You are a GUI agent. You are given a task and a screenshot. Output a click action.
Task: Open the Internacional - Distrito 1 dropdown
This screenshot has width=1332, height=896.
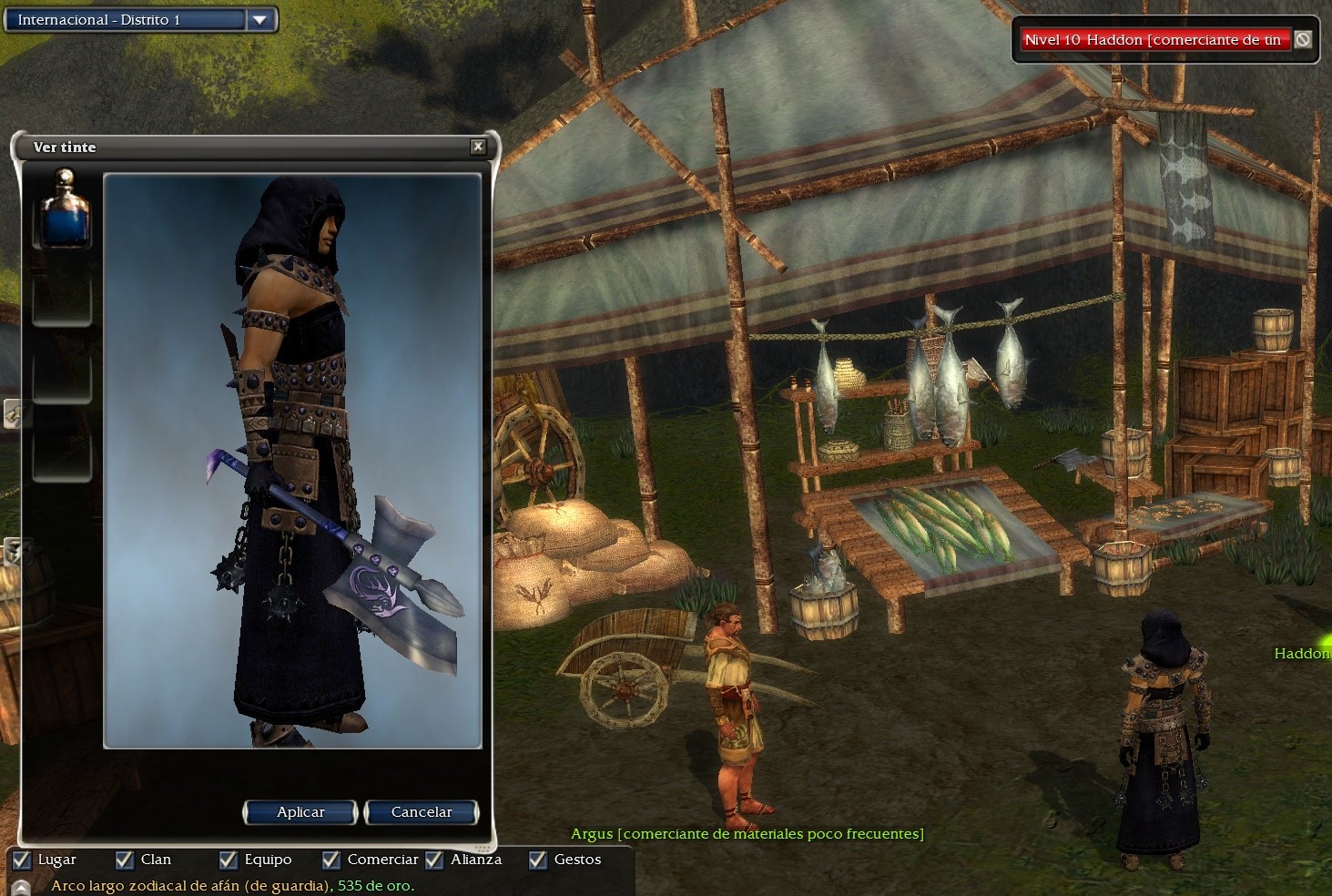[x=259, y=20]
